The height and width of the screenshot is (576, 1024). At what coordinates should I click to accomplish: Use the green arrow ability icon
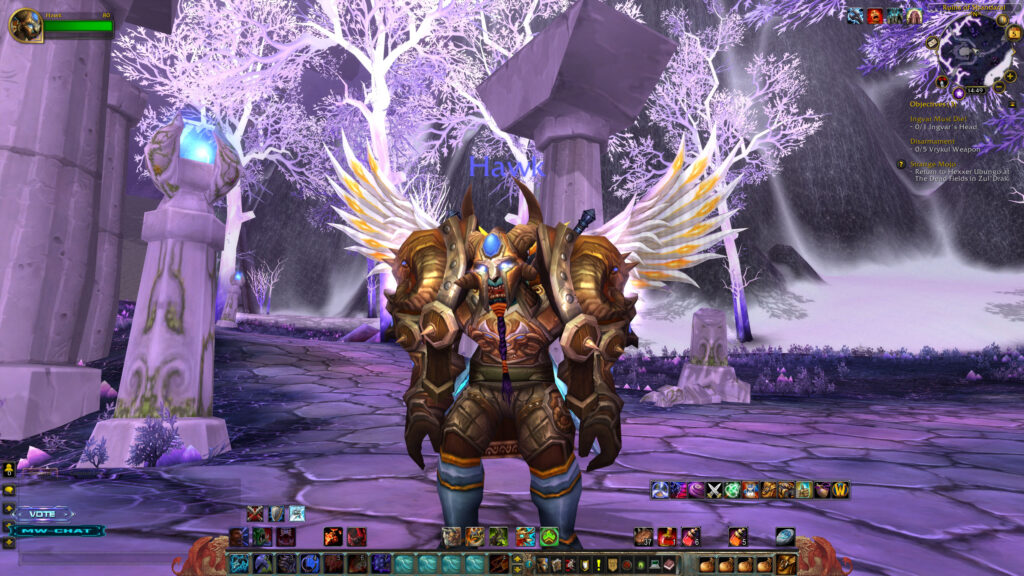(549, 537)
